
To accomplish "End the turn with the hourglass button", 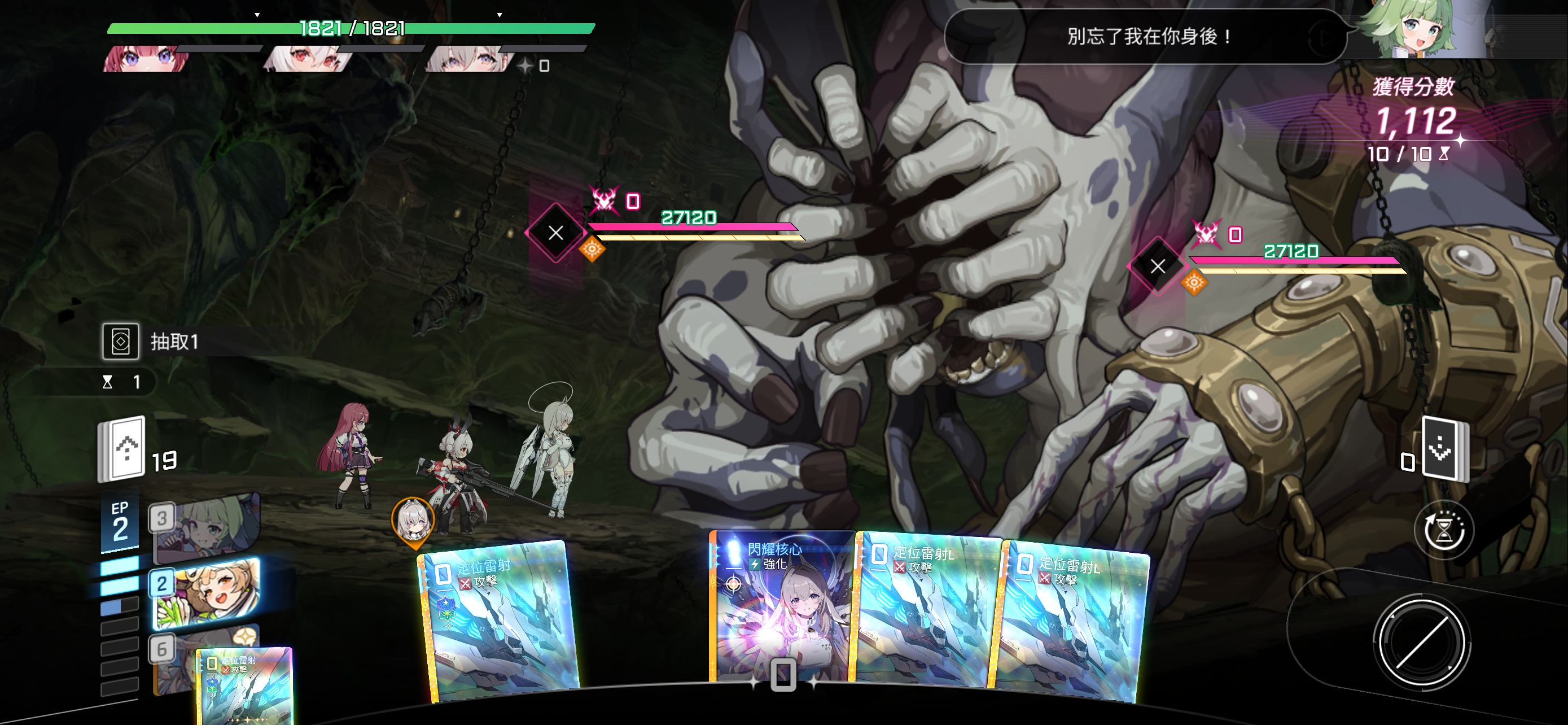I will pyautogui.click(x=1443, y=530).
